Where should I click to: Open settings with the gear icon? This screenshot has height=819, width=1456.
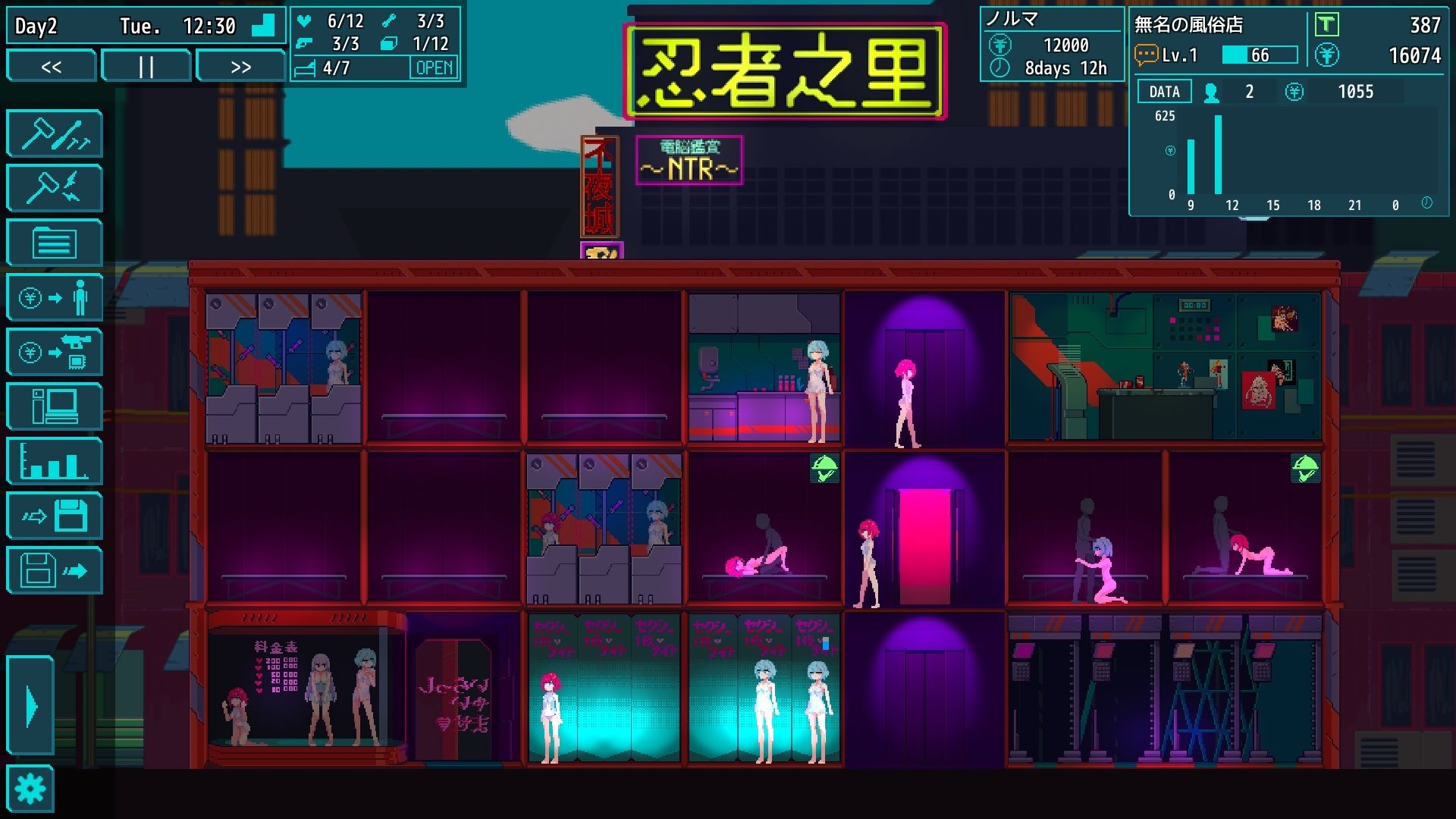pyautogui.click(x=30, y=789)
